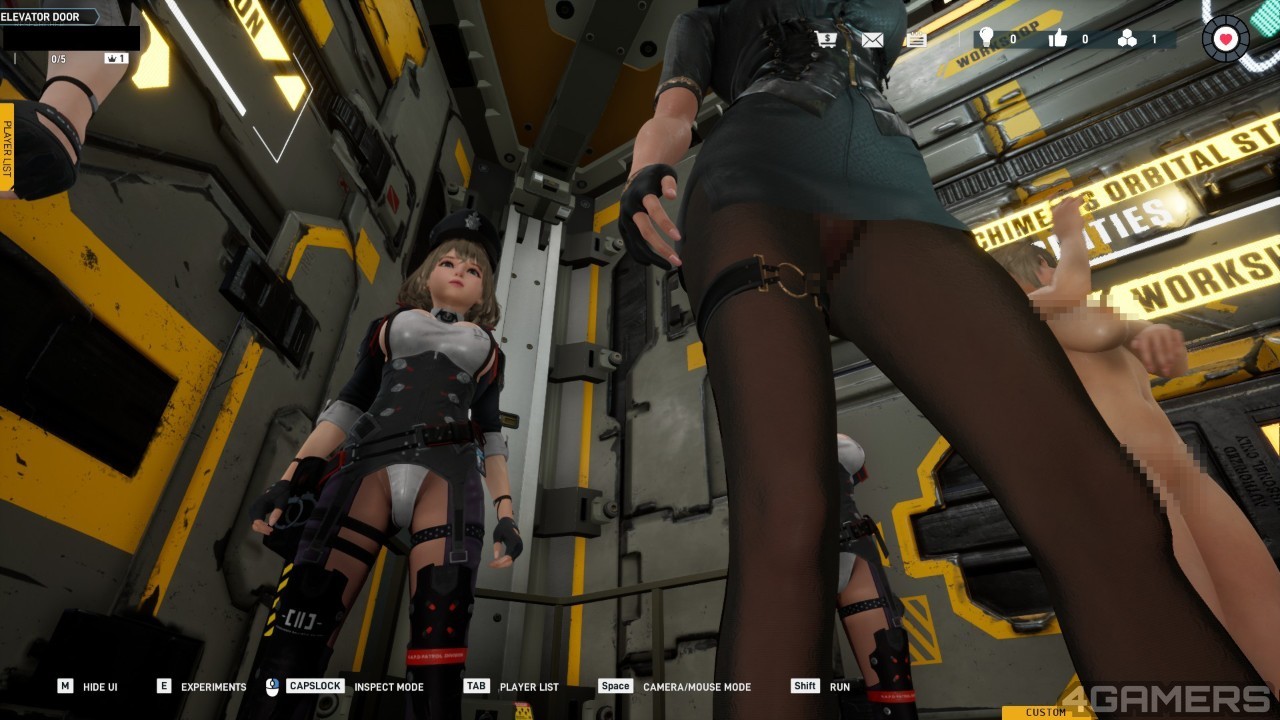Open the yellow Custom tab
Screen dimensions: 1280x720
point(1045,712)
